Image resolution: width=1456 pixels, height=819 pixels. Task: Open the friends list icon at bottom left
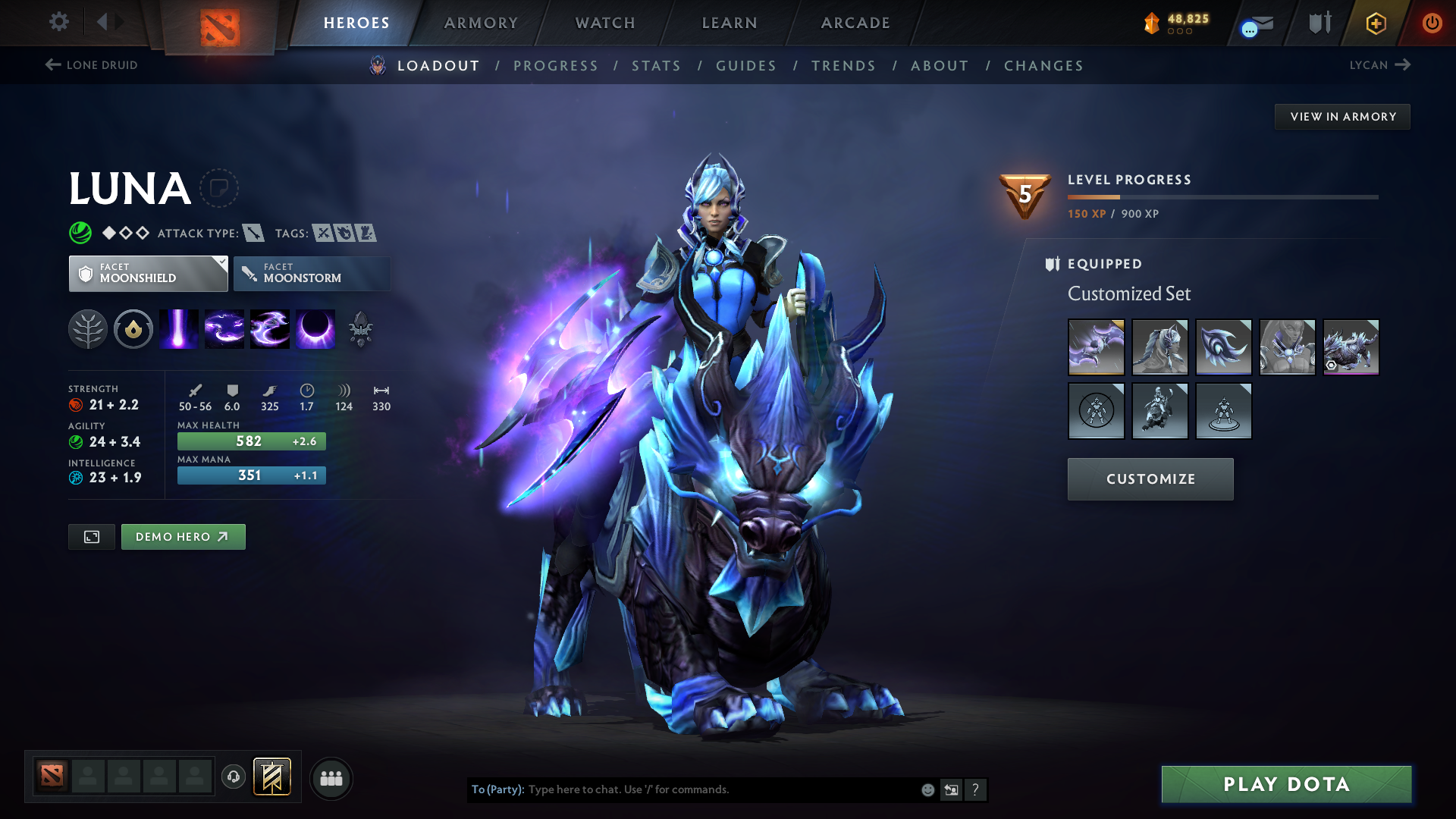pos(331,778)
